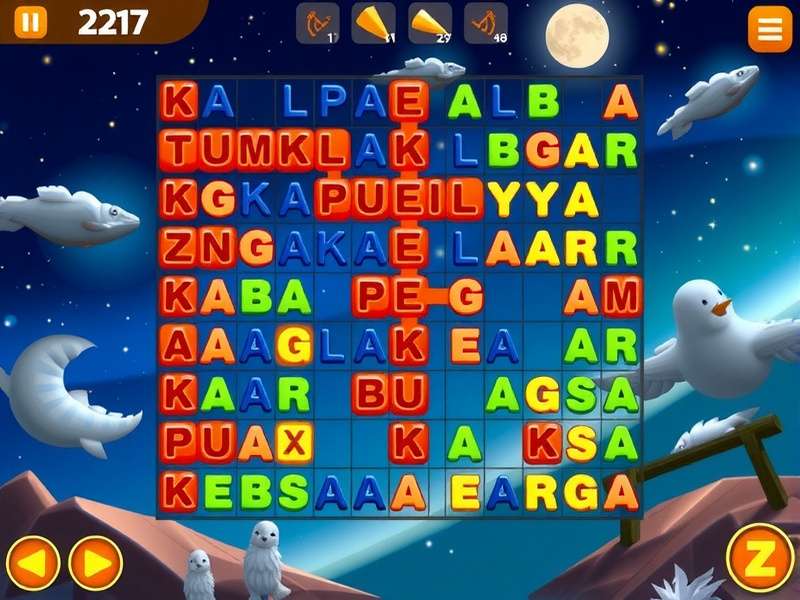
Task: Click the right arrow button
Action: click(x=95, y=563)
